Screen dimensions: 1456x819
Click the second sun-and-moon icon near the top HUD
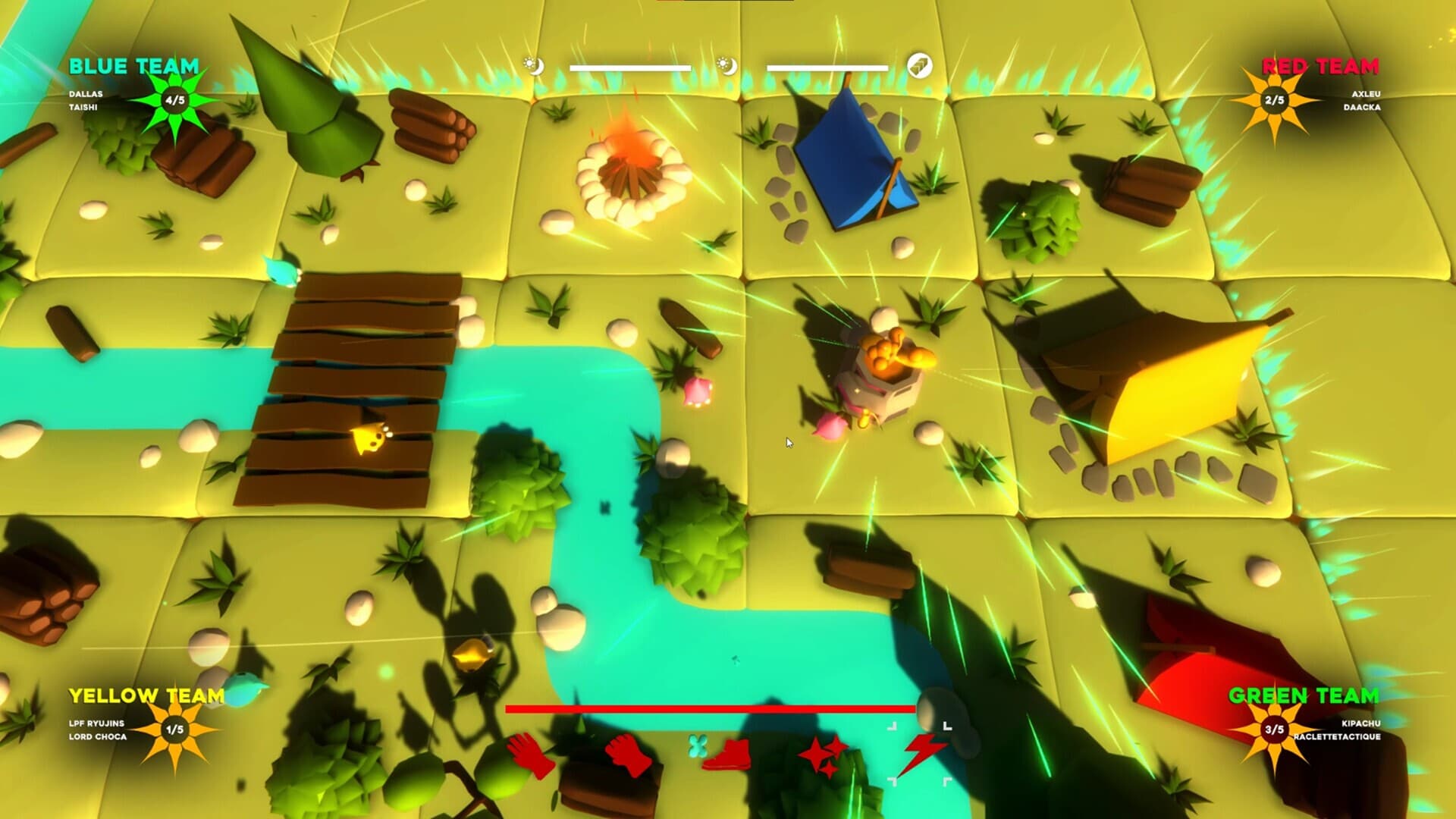(726, 66)
